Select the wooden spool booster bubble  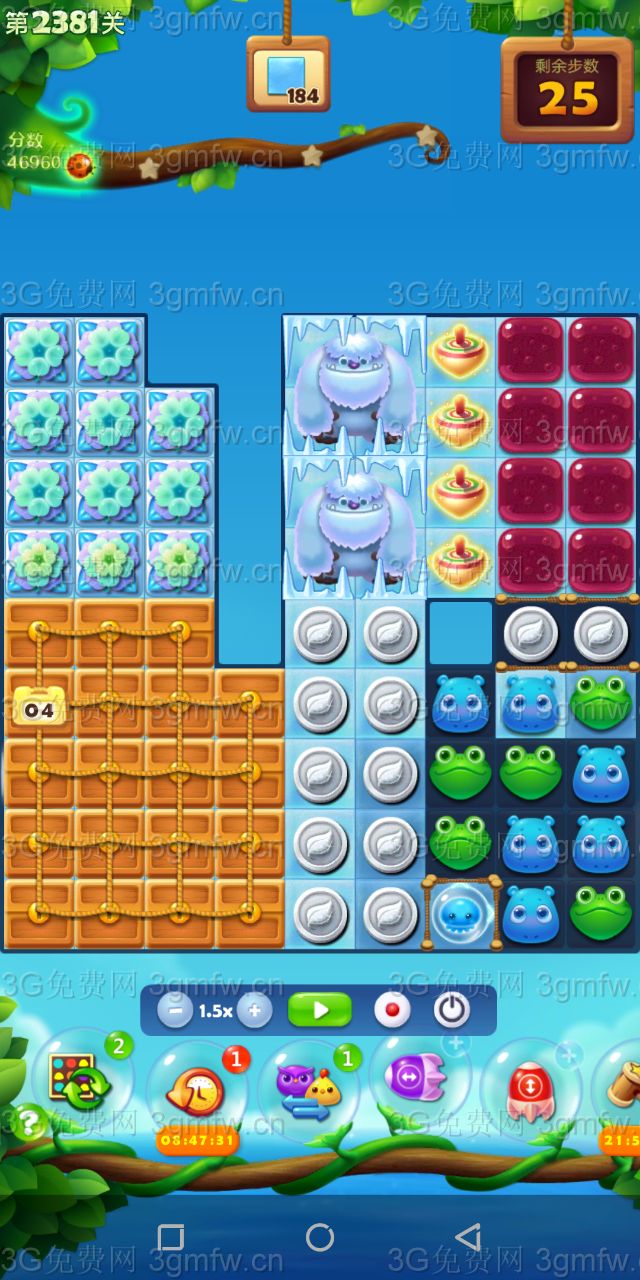click(622, 1085)
